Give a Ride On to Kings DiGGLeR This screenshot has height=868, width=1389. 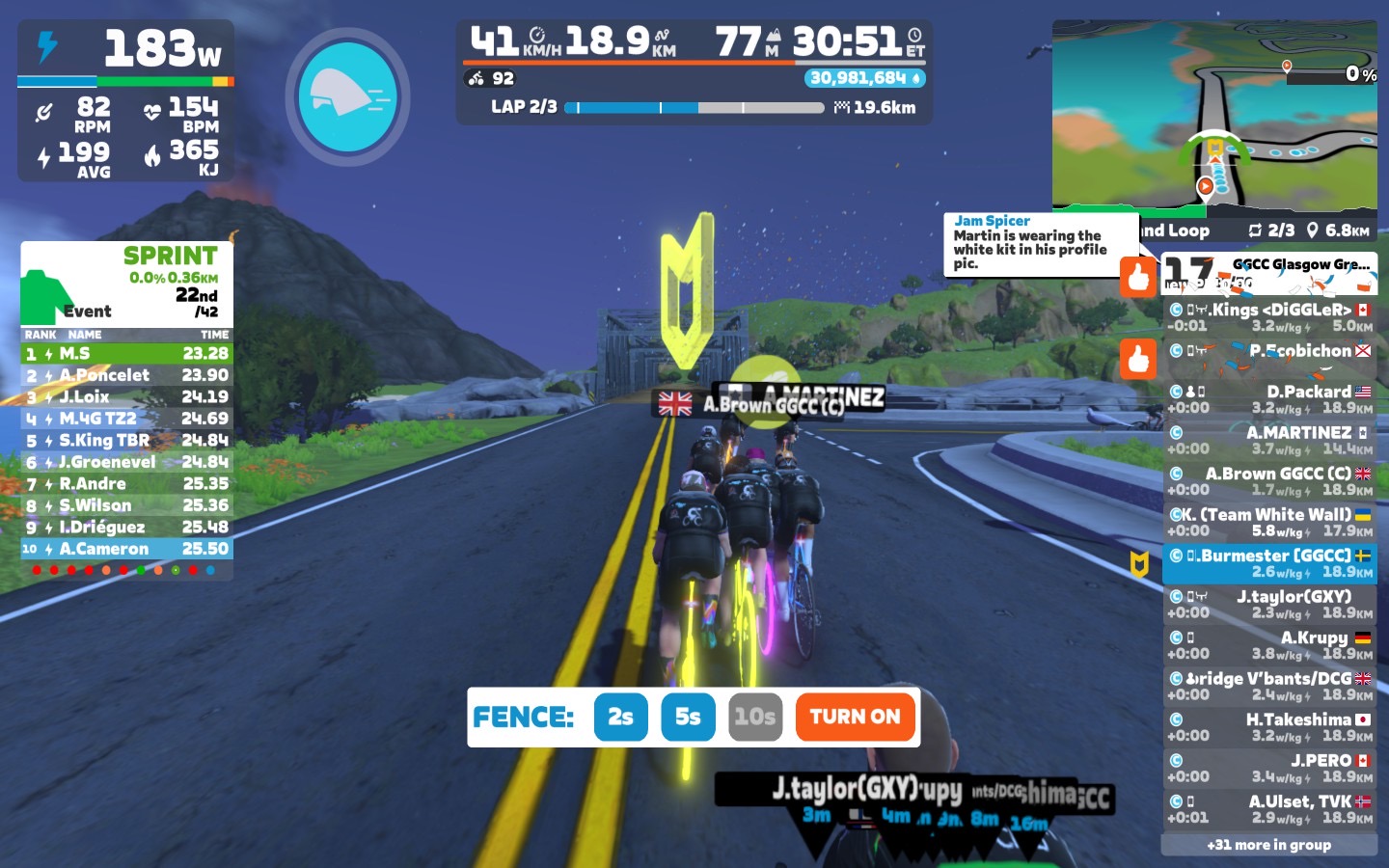[x=1138, y=276]
